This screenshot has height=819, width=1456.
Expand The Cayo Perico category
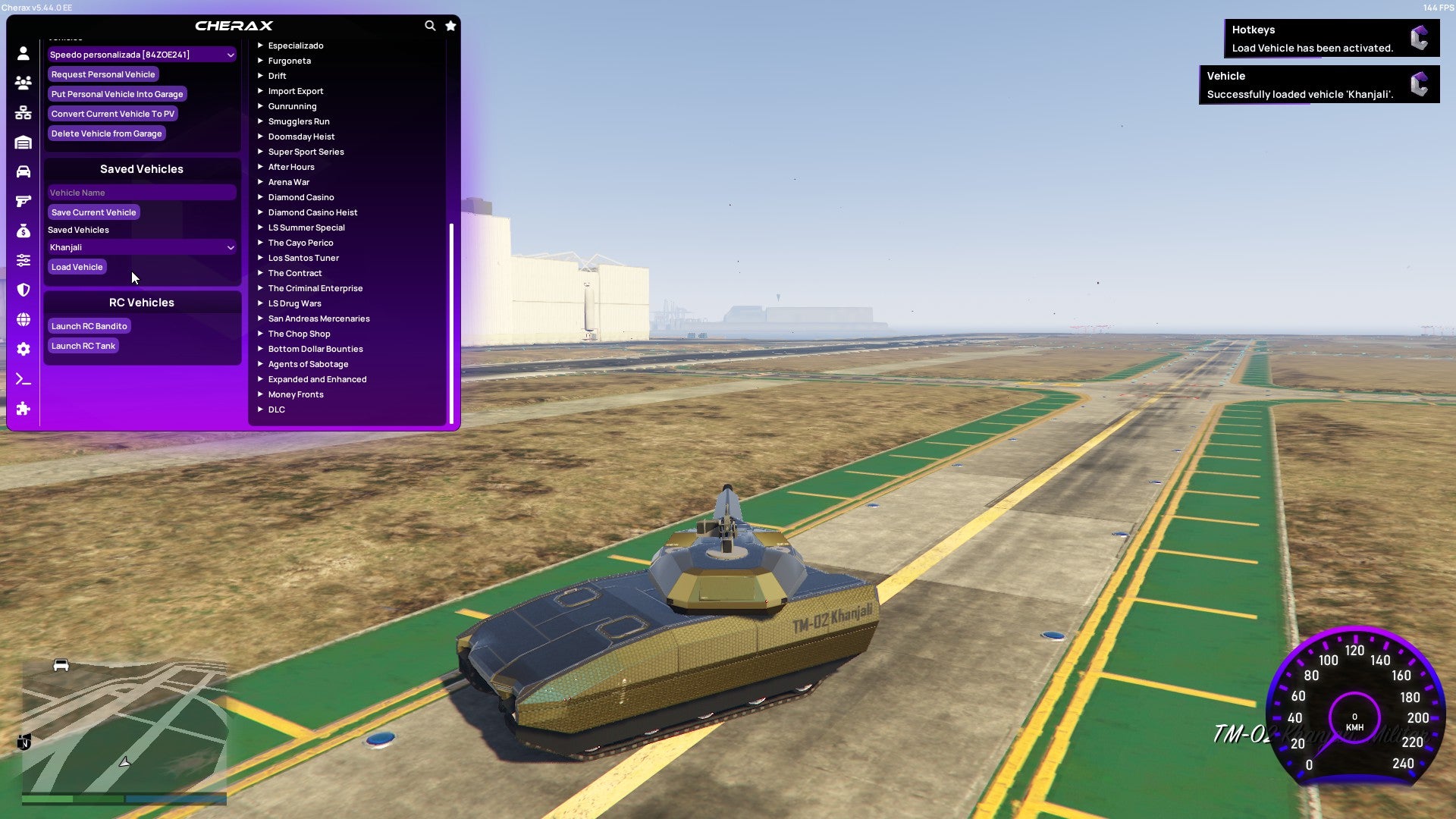(300, 243)
